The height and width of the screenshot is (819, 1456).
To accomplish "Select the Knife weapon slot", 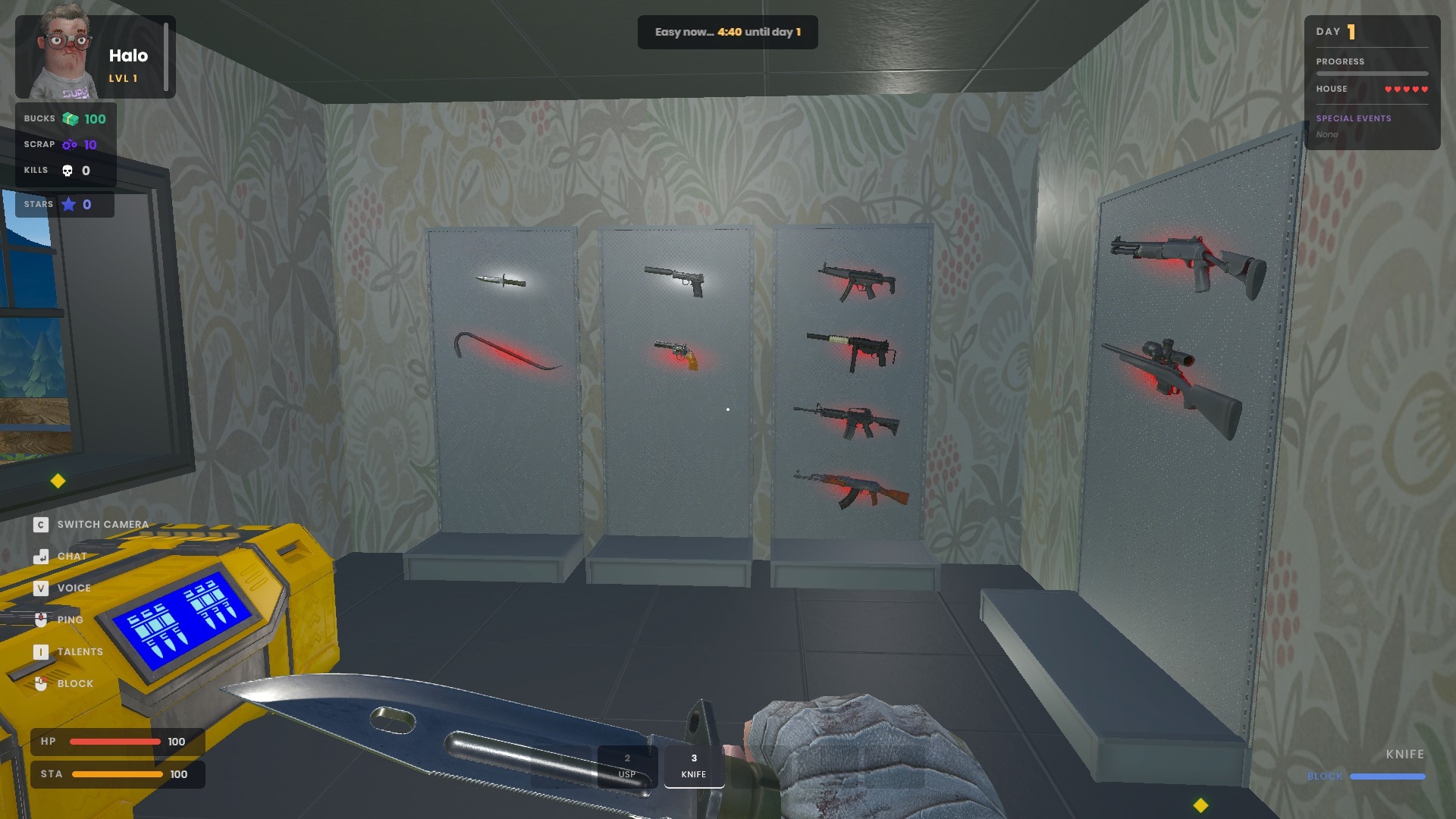I will coord(694,766).
